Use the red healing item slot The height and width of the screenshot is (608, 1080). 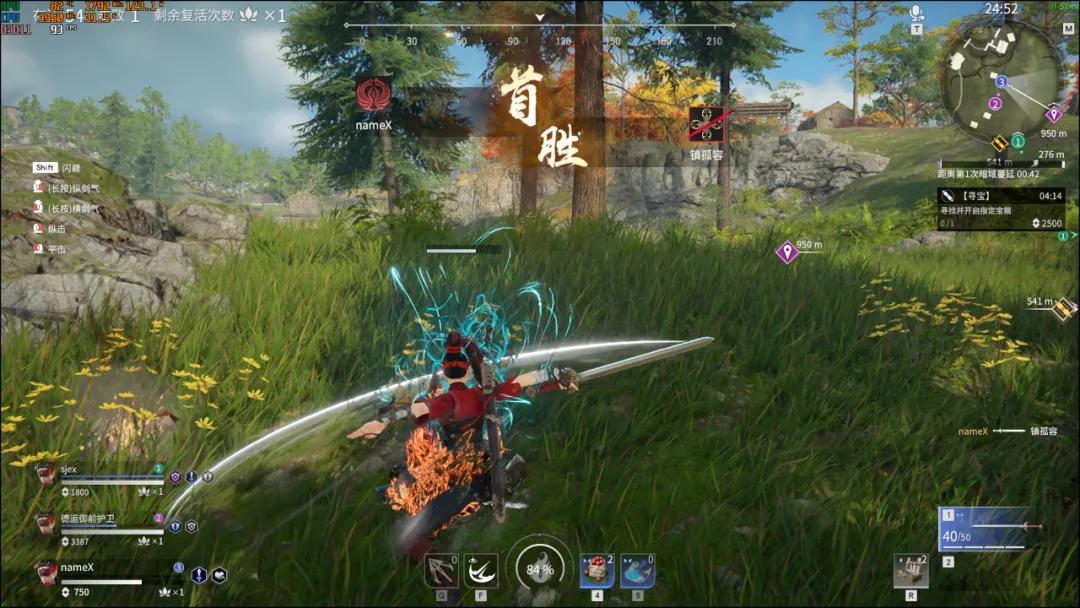(x=597, y=571)
